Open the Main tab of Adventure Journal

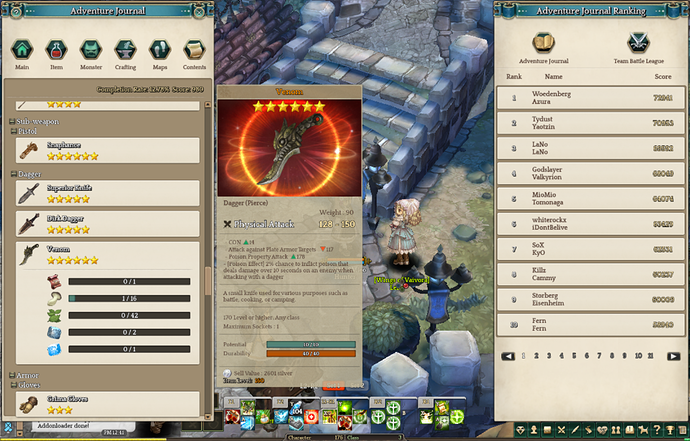pos(20,52)
